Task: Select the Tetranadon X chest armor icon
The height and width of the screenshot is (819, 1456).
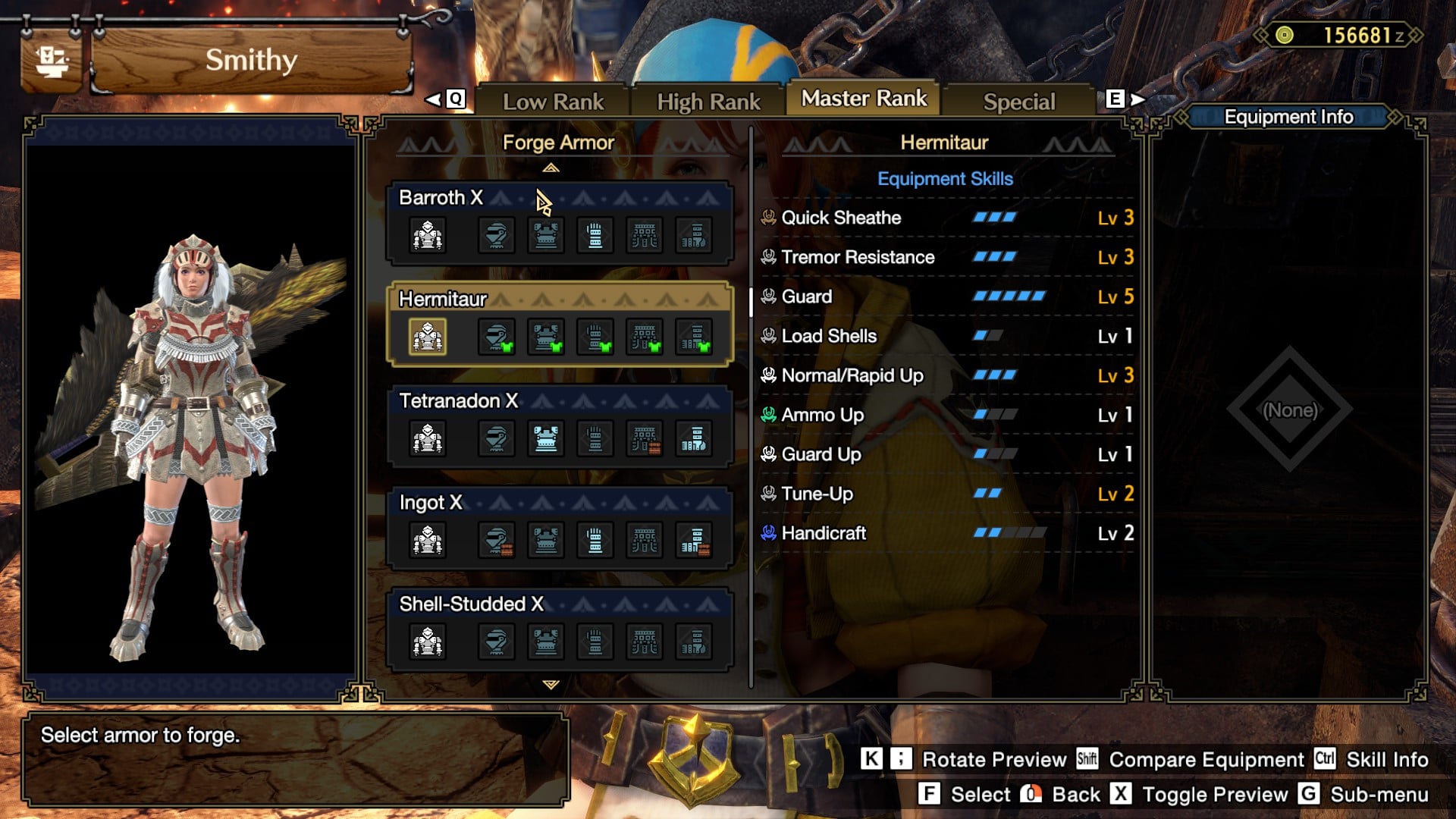Action: click(x=545, y=439)
